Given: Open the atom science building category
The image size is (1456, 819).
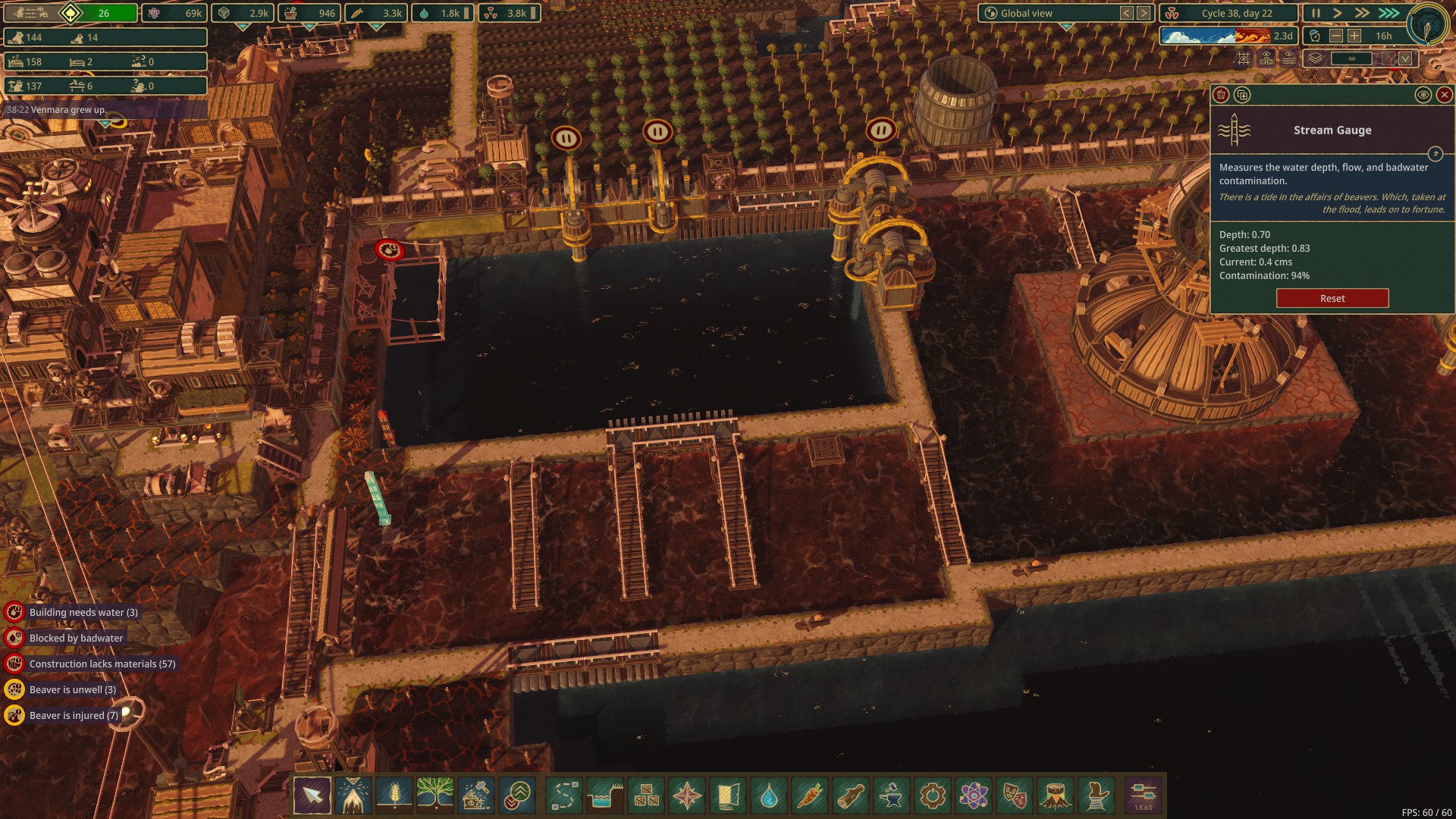Looking at the screenshot, I should click(x=974, y=795).
